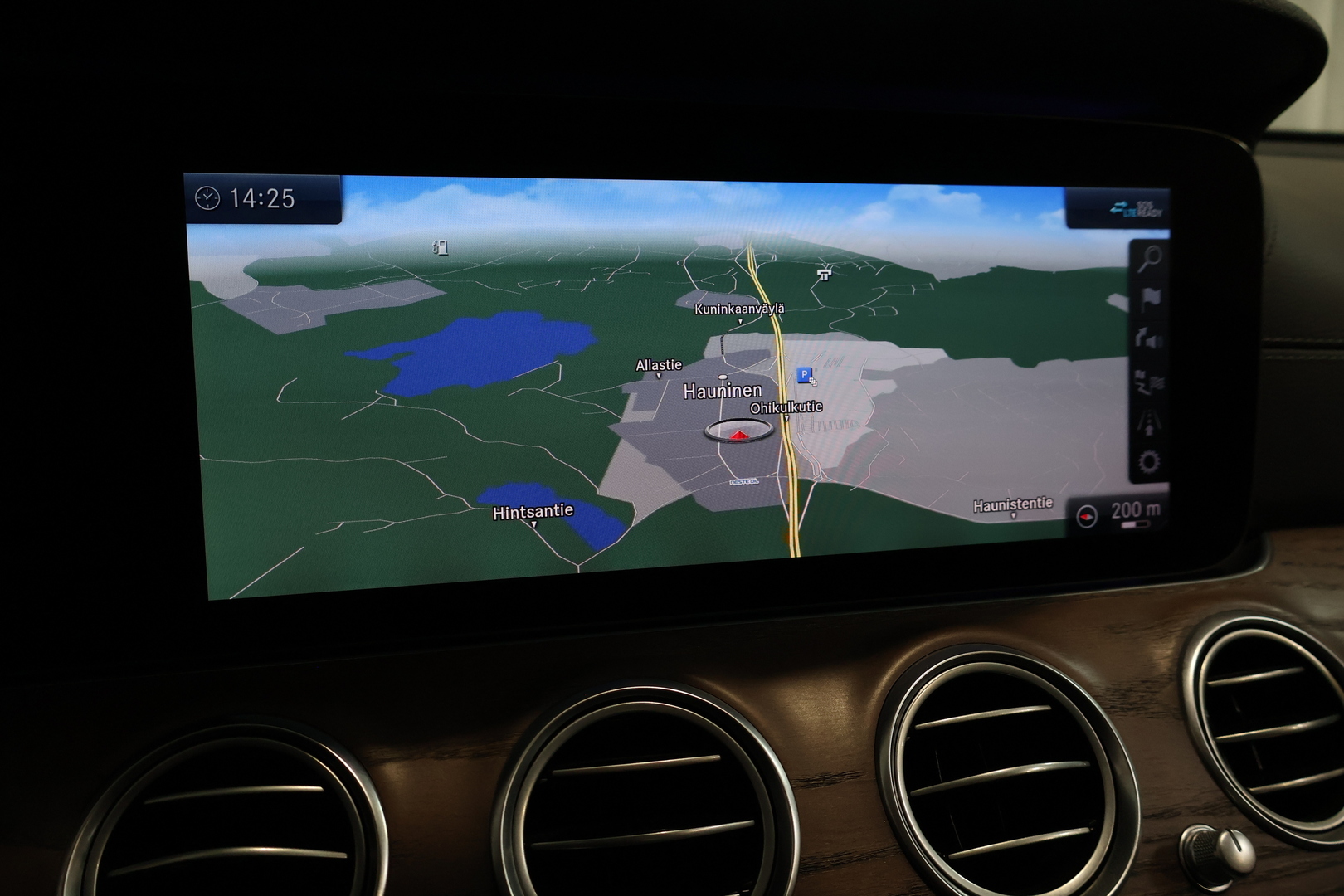Open the magnifying glass search
1344x896 pixels.
1149,259
